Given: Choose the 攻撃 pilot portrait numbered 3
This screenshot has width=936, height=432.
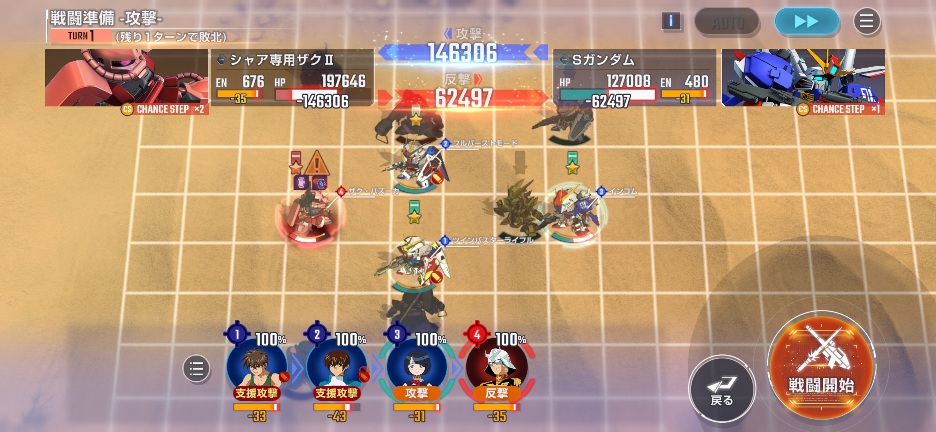Looking at the screenshot, I should click(x=416, y=366).
